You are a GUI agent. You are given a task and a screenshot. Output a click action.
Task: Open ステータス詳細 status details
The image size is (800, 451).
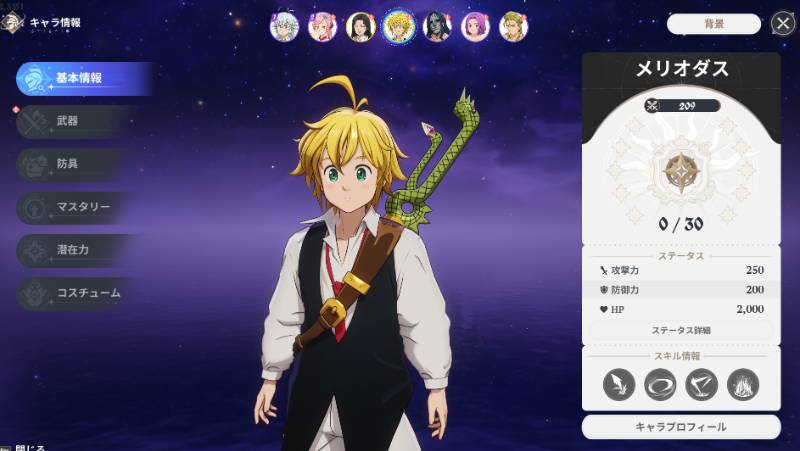(680, 330)
